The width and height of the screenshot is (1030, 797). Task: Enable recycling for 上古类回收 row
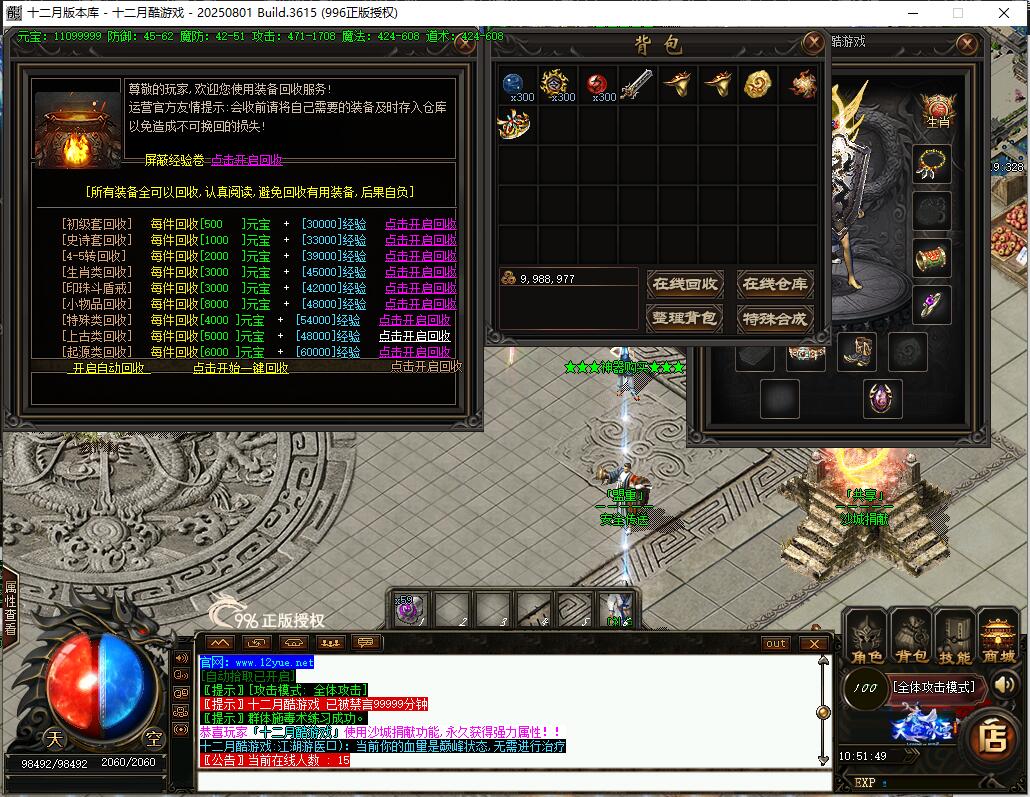(x=414, y=337)
